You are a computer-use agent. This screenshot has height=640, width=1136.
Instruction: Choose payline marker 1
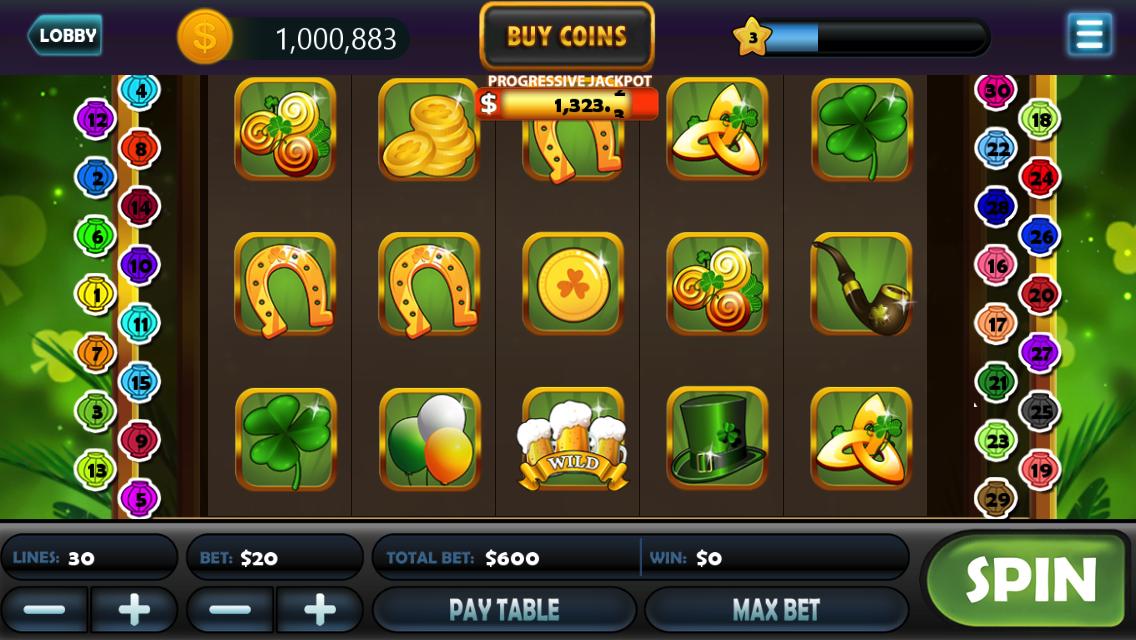coord(96,294)
